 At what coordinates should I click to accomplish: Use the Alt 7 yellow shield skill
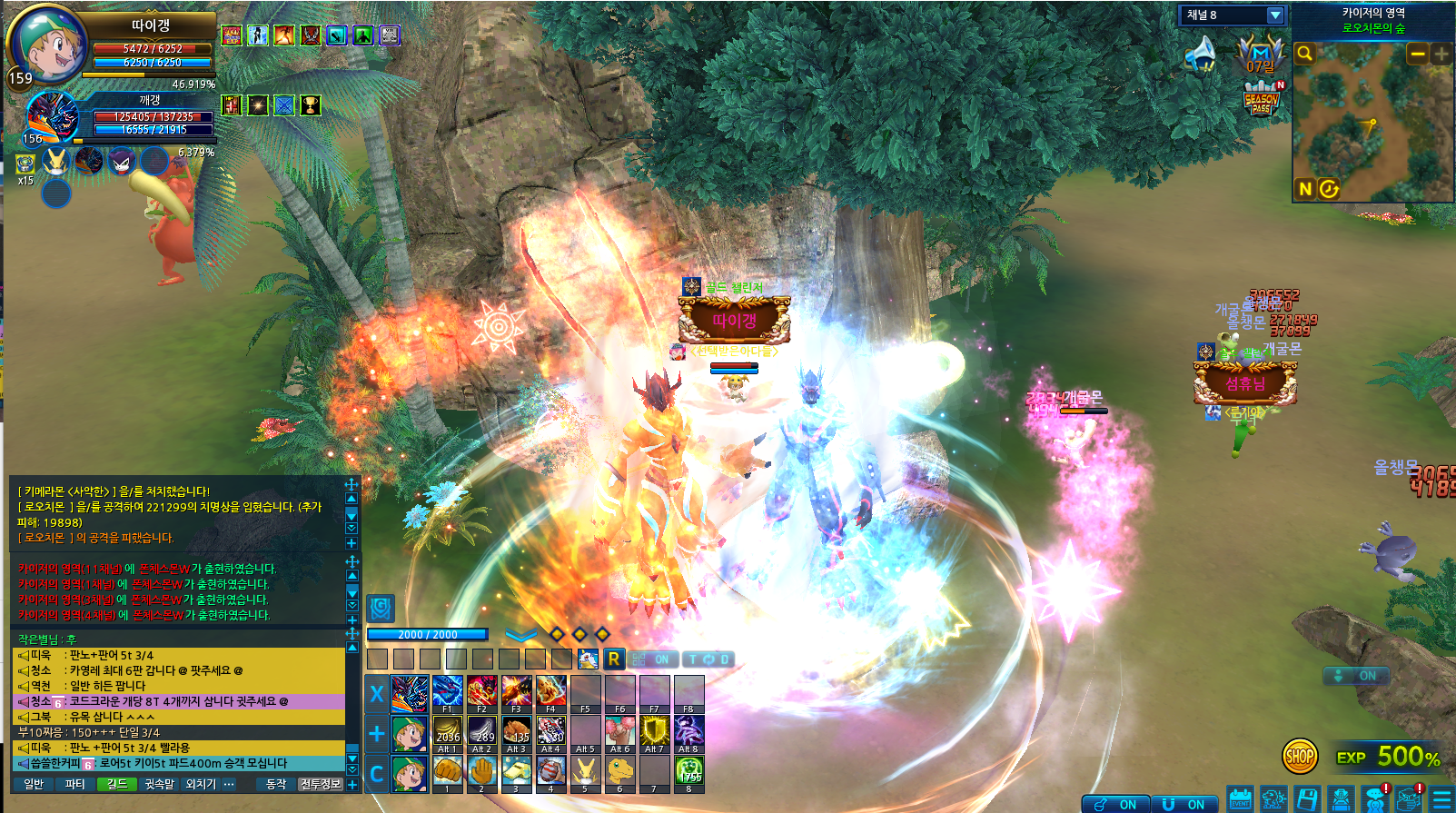point(653,732)
